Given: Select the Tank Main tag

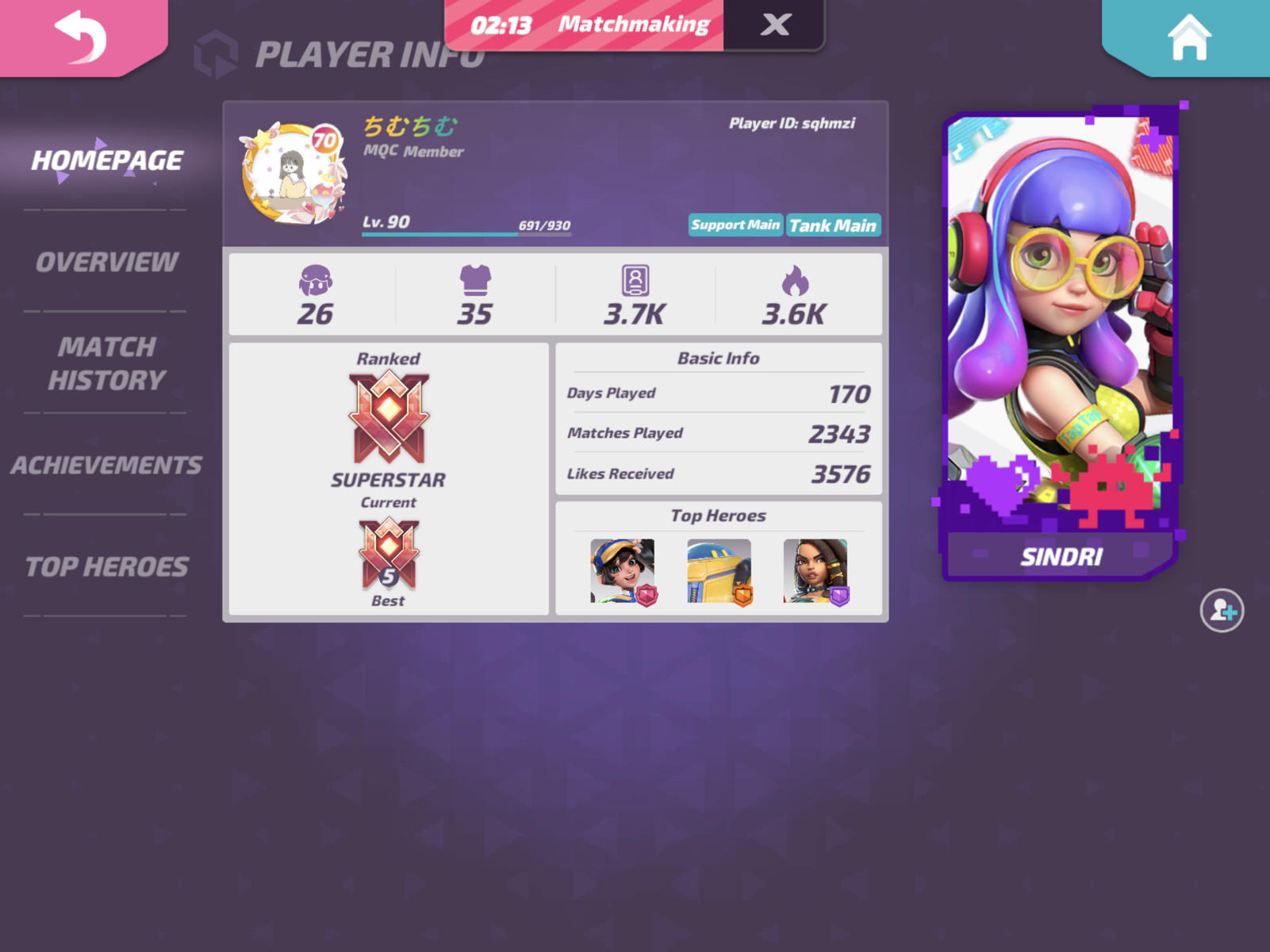Looking at the screenshot, I should click(834, 225).
